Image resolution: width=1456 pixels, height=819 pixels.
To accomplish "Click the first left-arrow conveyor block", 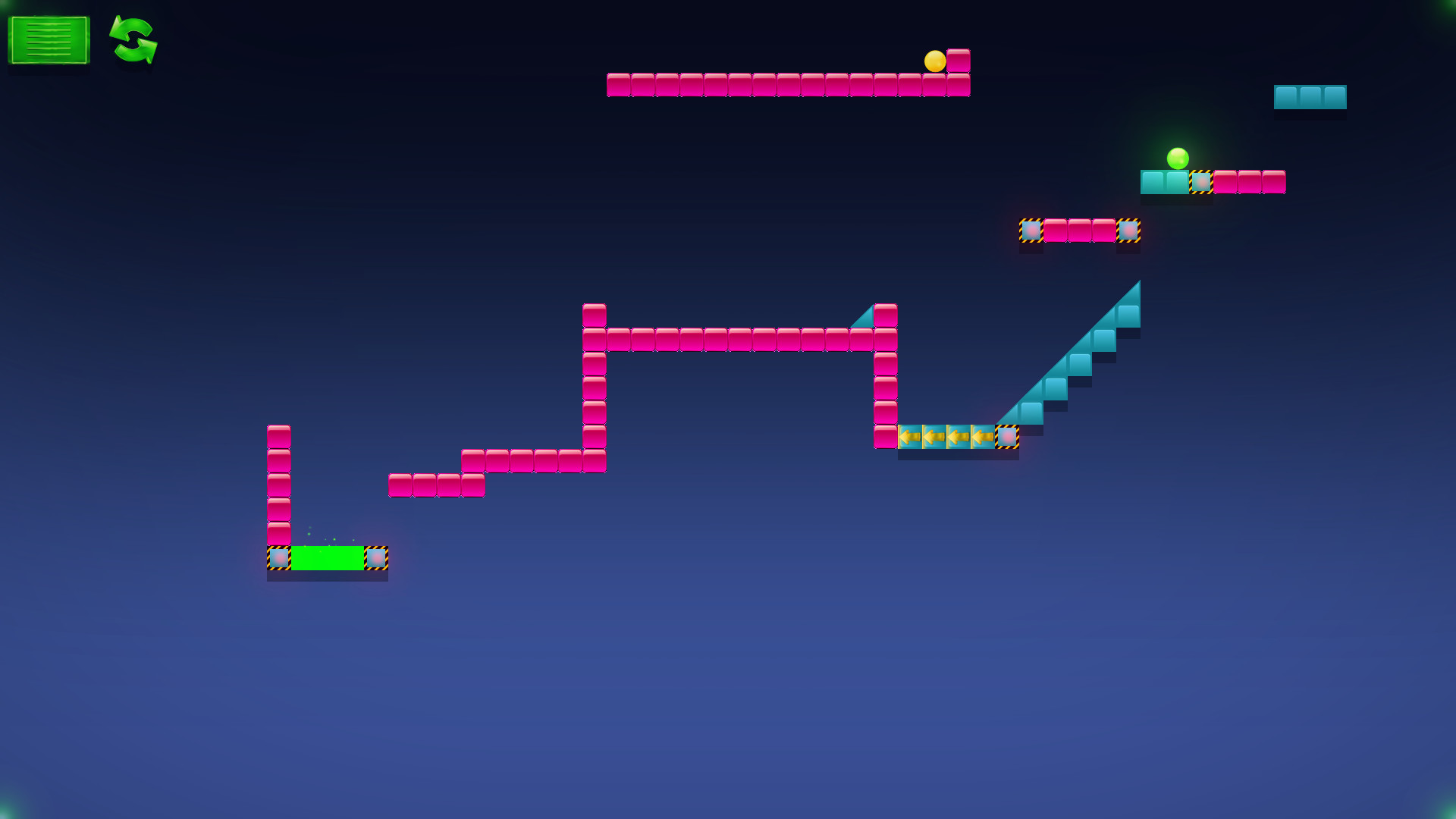I will (911, 437).
